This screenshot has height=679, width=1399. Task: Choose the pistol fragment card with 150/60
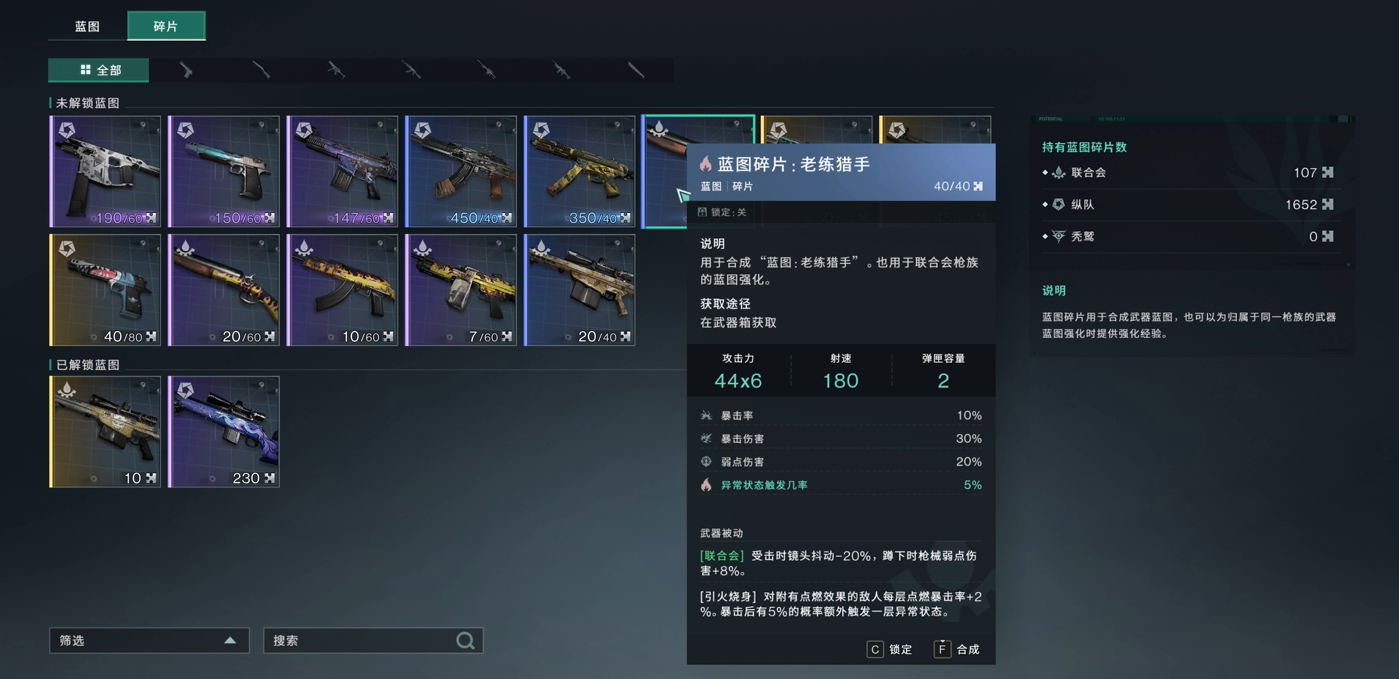(224, 172)
